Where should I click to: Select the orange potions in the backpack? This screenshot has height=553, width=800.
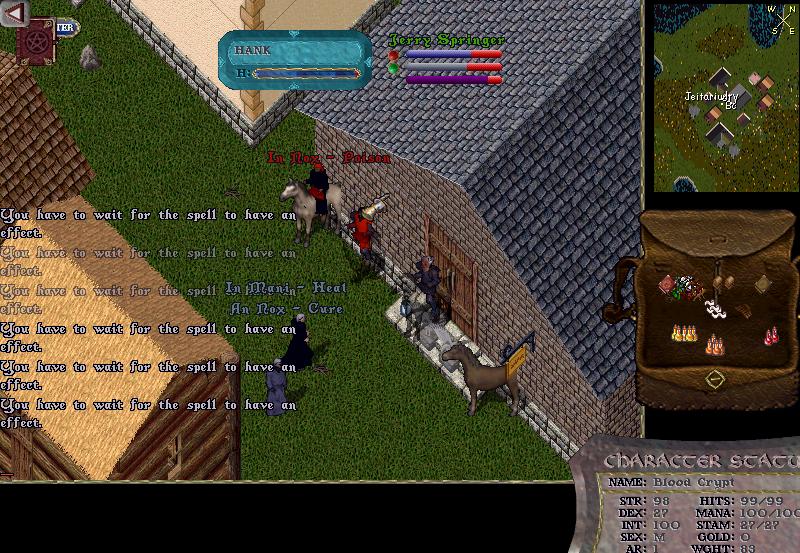714,345
